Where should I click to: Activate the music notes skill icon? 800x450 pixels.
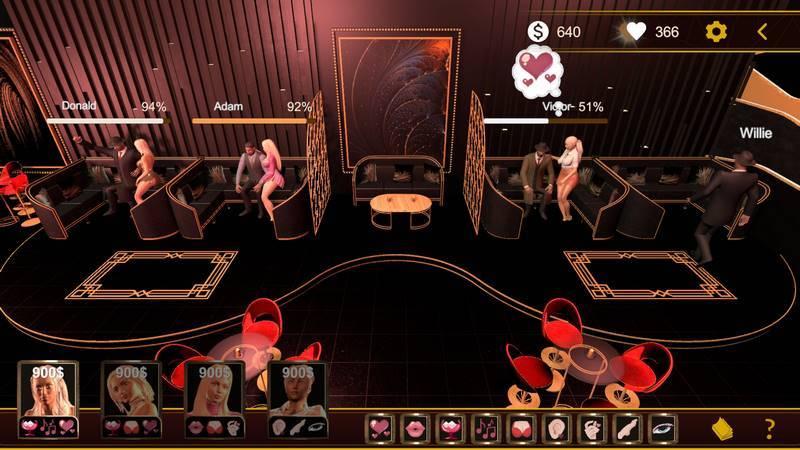(486, 428)
